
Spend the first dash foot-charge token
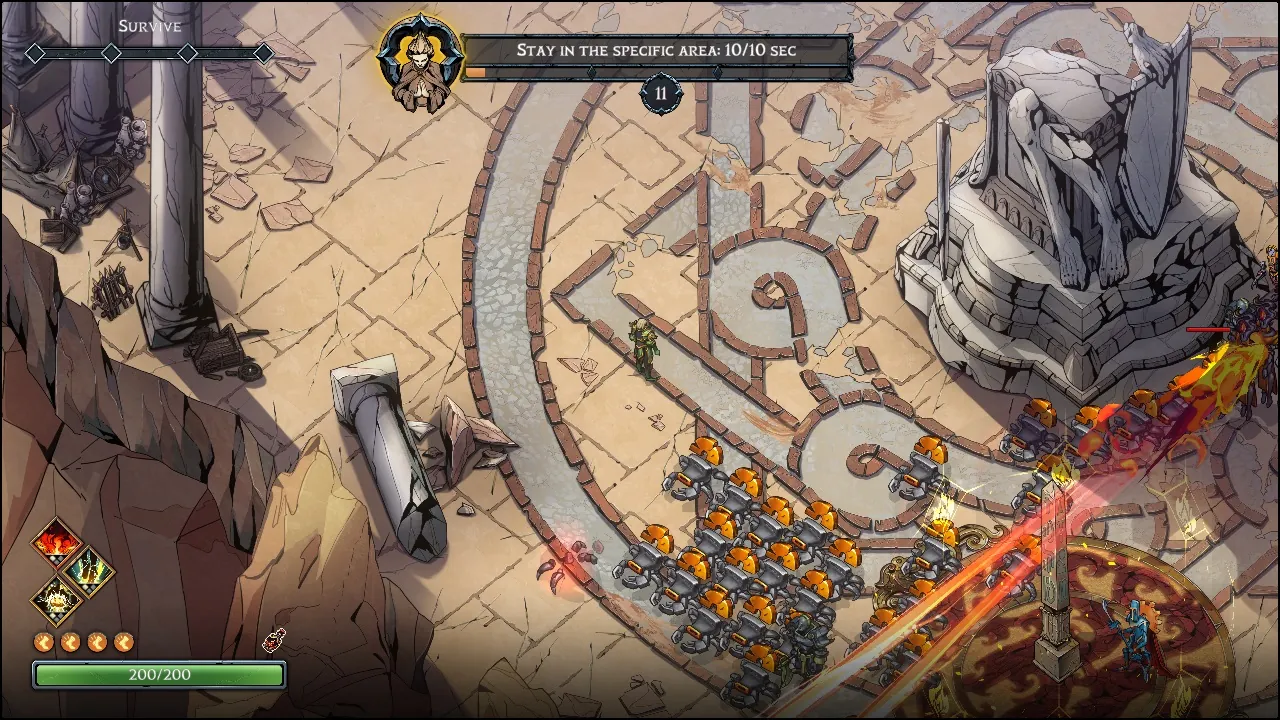(43, 640)
